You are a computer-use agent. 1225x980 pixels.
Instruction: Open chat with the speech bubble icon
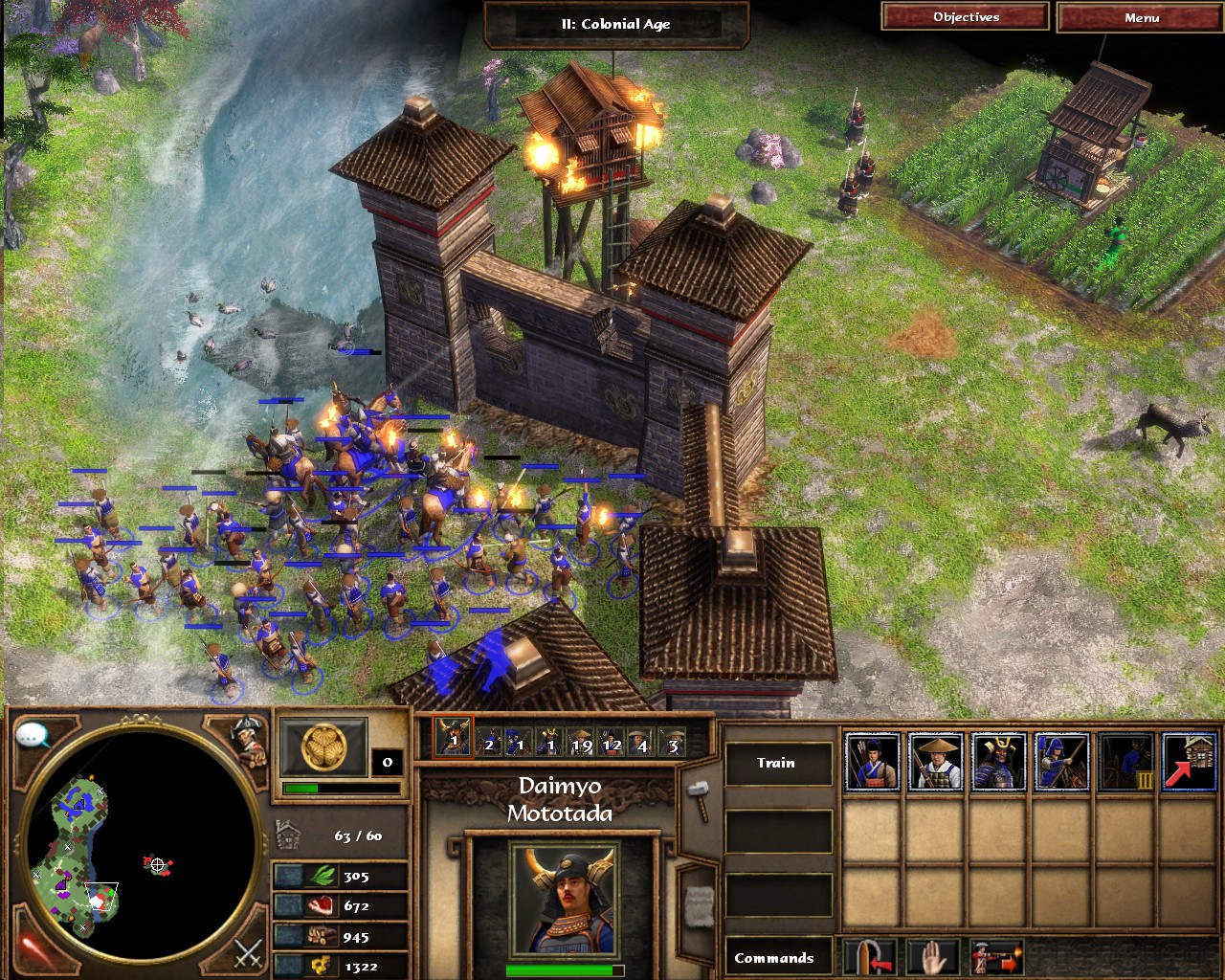[x=33, y=735]
